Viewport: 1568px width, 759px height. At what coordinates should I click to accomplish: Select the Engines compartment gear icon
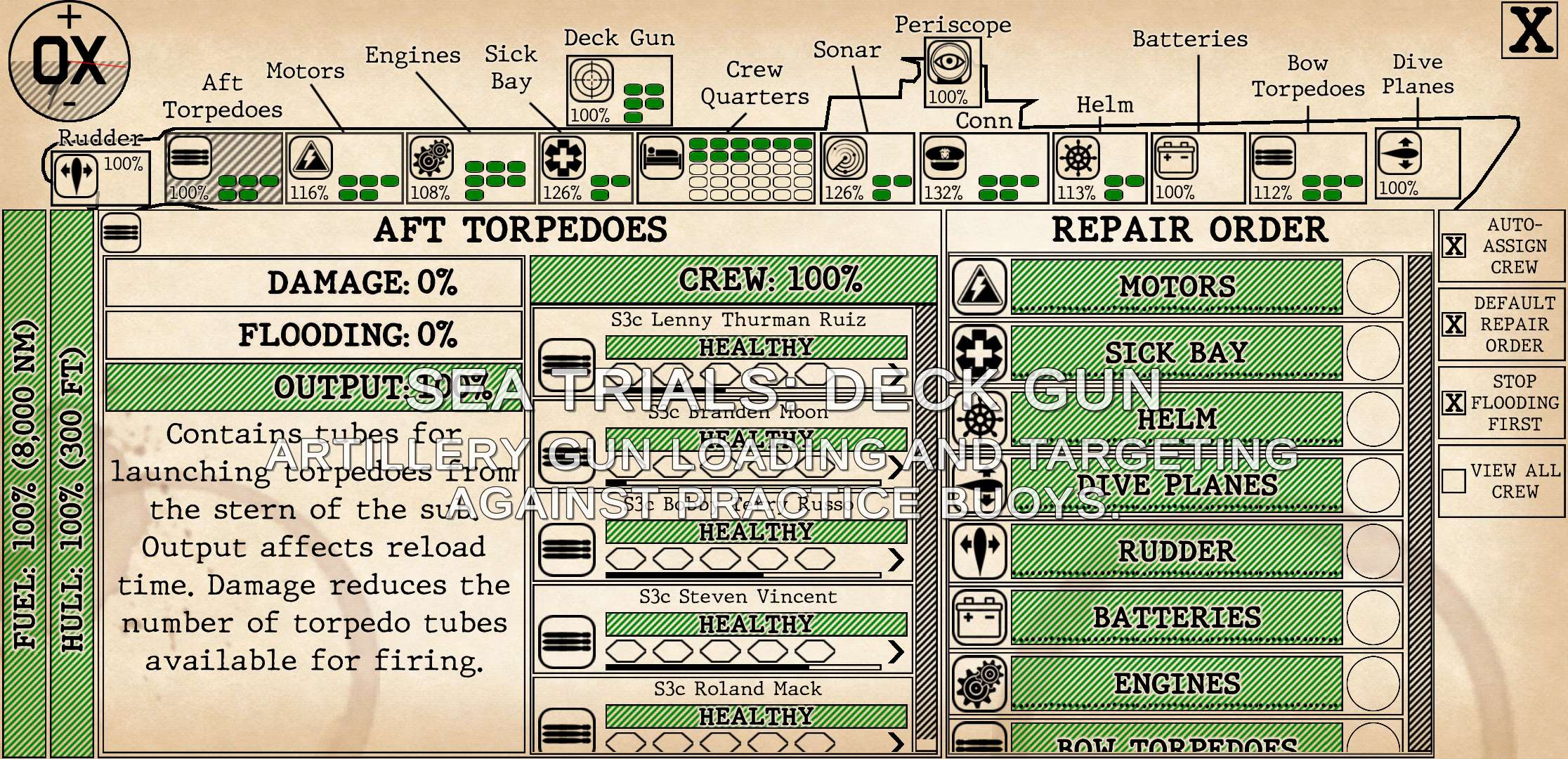click(x=431, y=157)
